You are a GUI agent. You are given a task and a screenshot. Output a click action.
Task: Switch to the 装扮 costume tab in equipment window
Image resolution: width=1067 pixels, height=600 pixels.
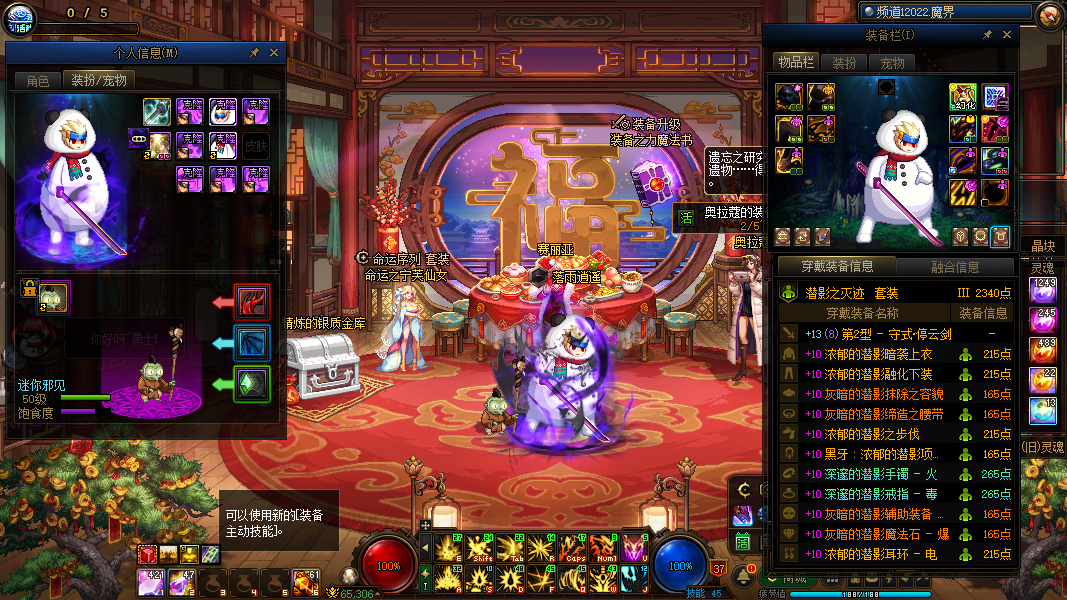click(845, 63)
